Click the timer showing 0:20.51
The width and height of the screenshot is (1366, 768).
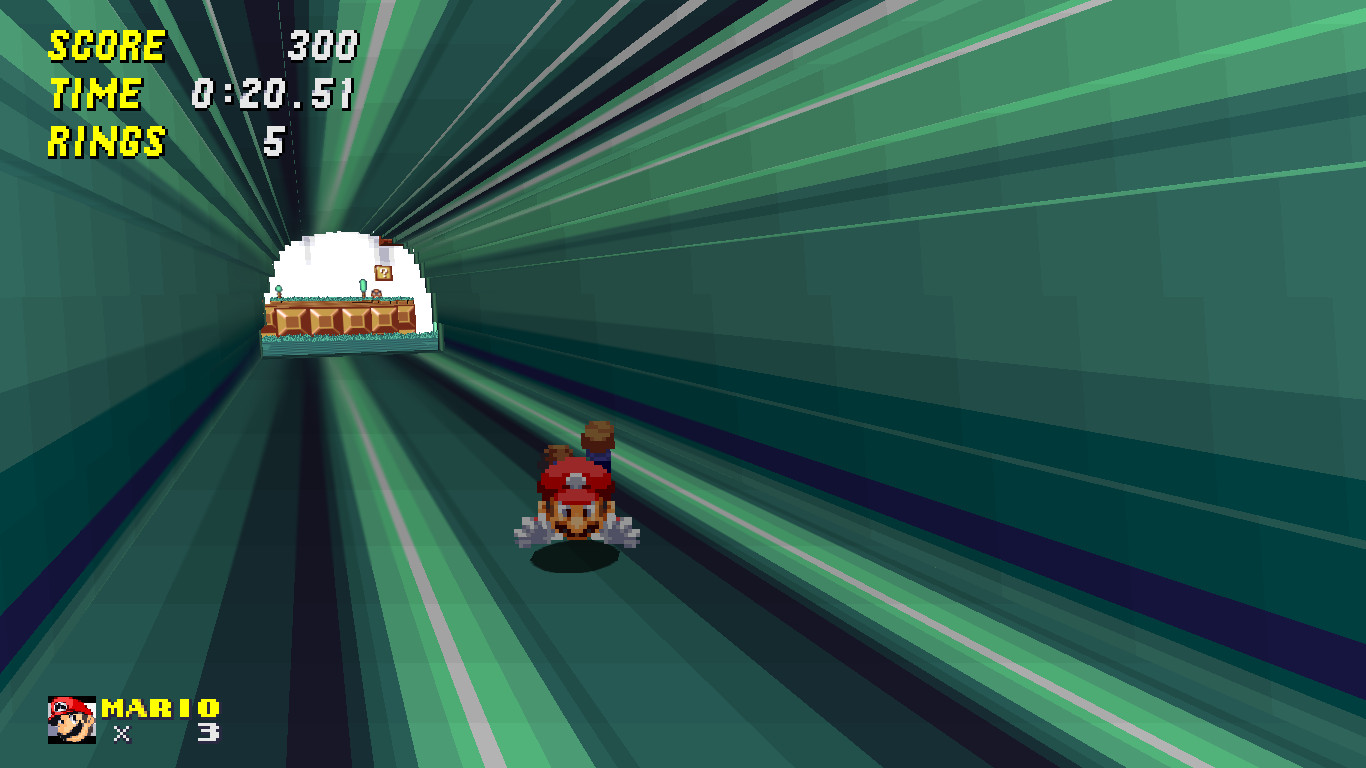click(x=272, y=95)
